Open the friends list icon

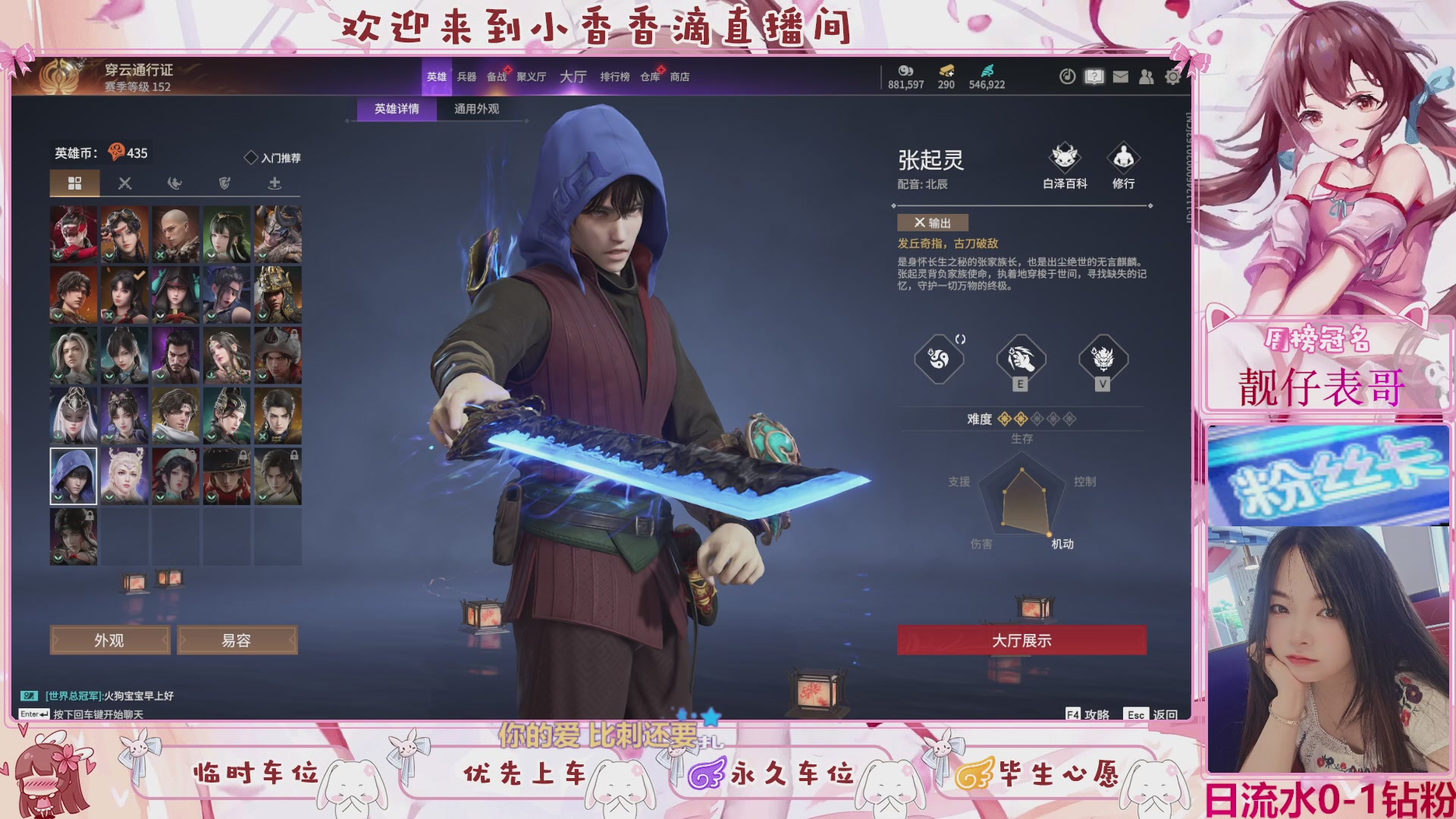click(1147, 77)
